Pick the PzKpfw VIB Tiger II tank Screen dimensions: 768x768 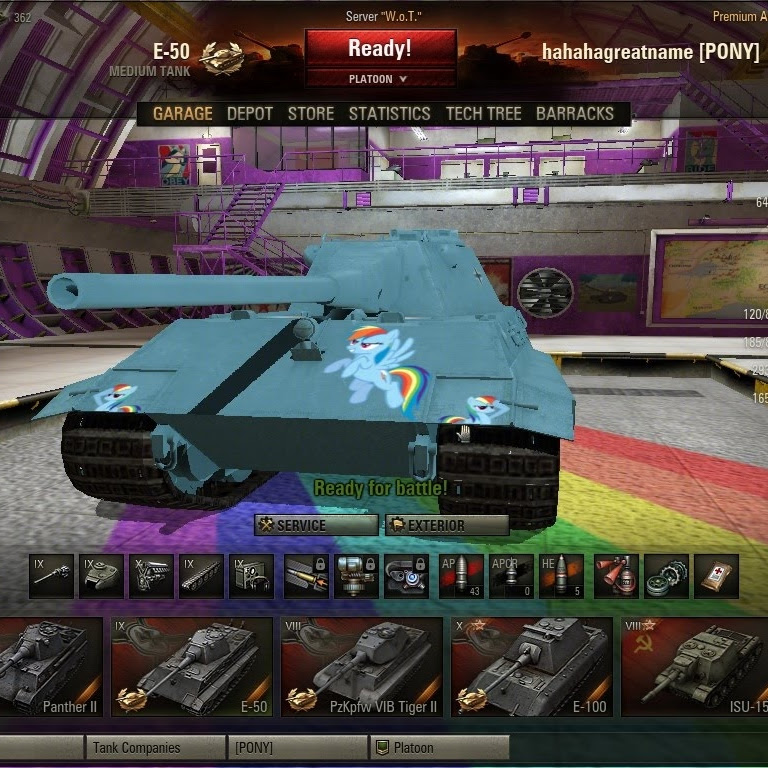coord(361,665)
